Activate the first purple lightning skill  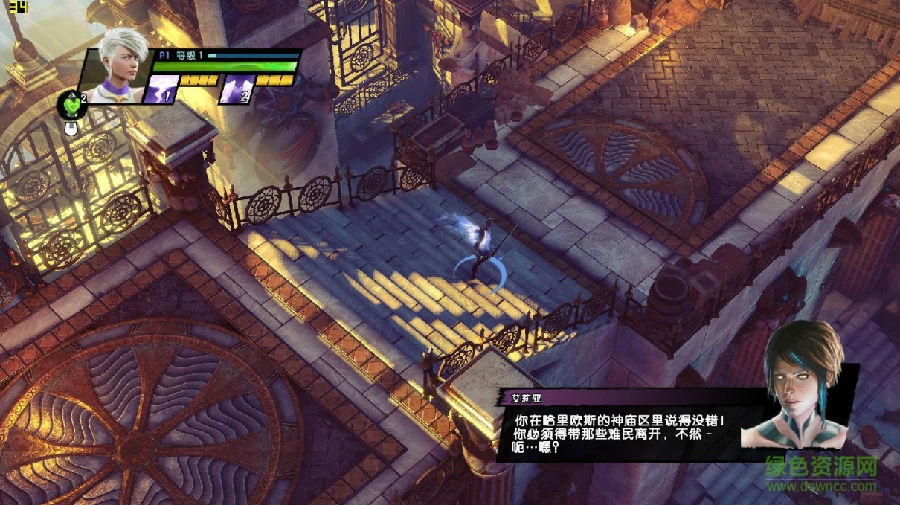click(x=162, y=90)
